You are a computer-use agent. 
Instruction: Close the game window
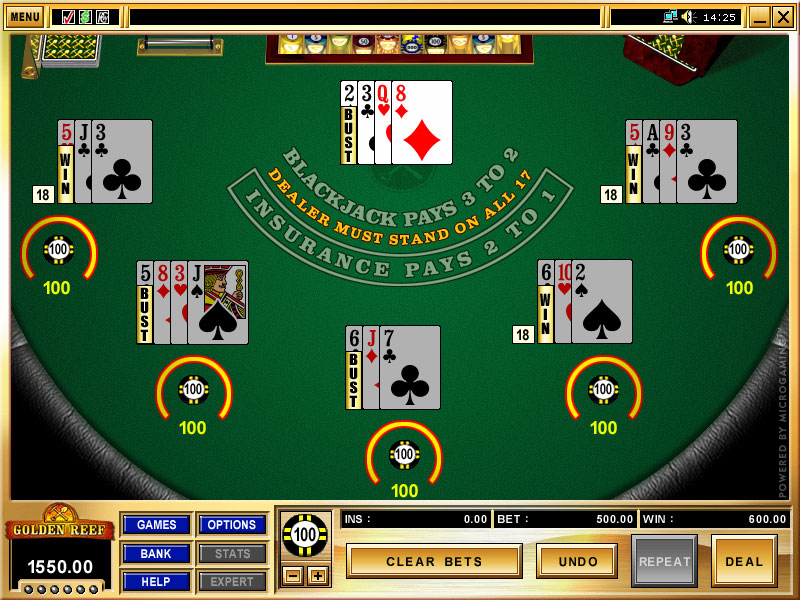[781, 17]
